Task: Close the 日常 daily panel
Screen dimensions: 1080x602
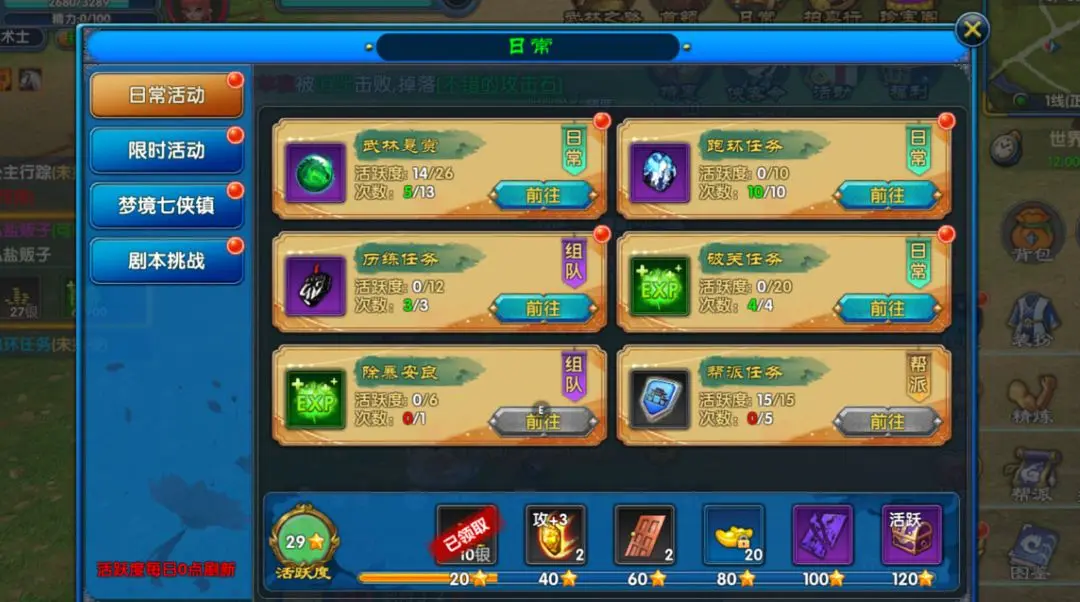Action: click(971, 30)
